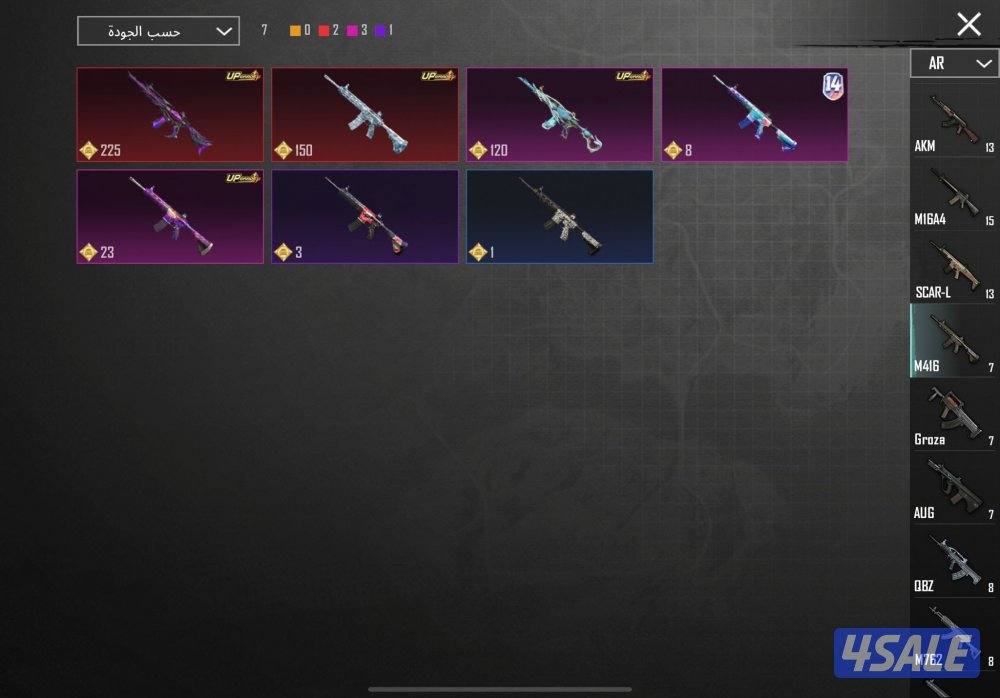The height and width of the screenshot is (698, 1000).
Task: Open the AUG weapon entry
Action: pos(953,488)
